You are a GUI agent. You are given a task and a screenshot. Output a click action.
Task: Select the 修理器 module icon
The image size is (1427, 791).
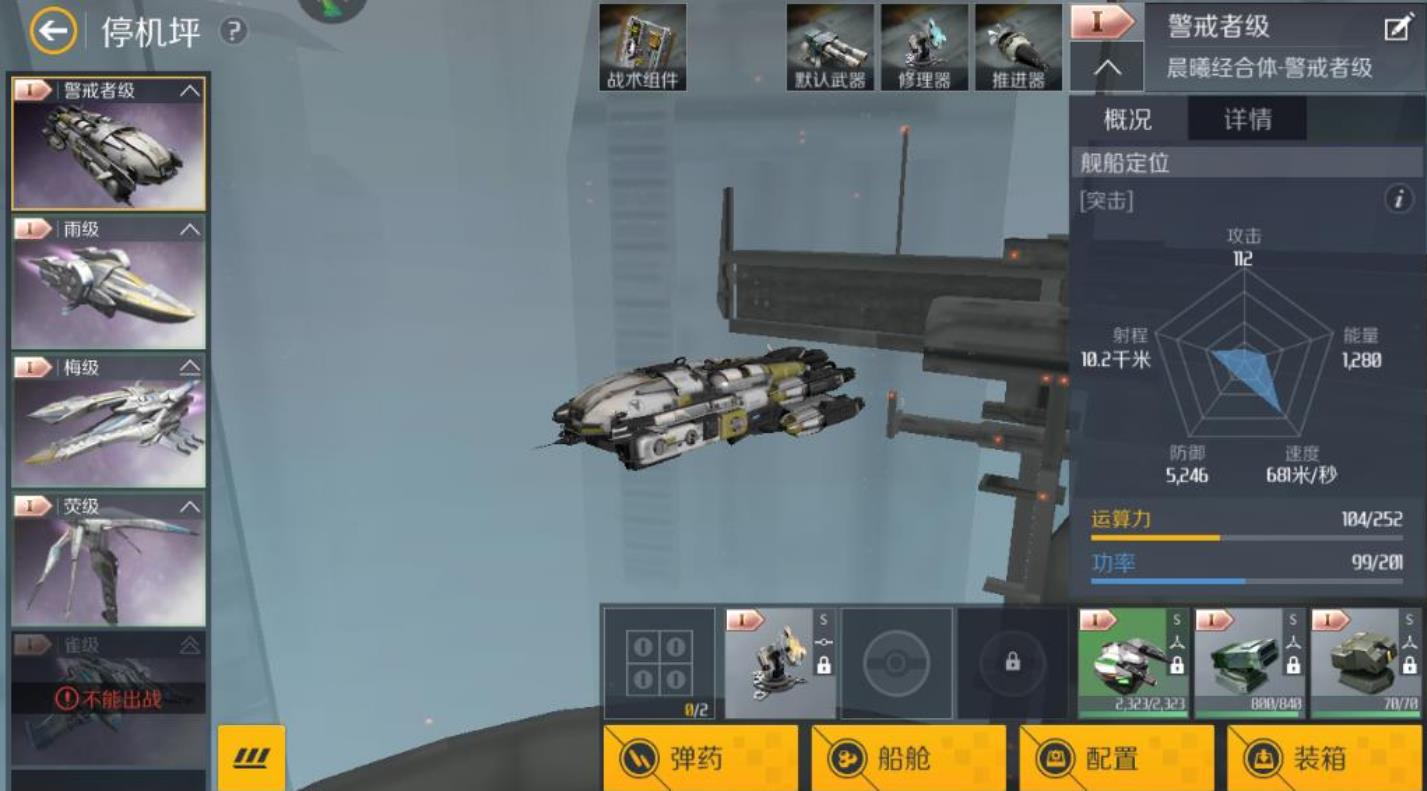tap(924, 47)
